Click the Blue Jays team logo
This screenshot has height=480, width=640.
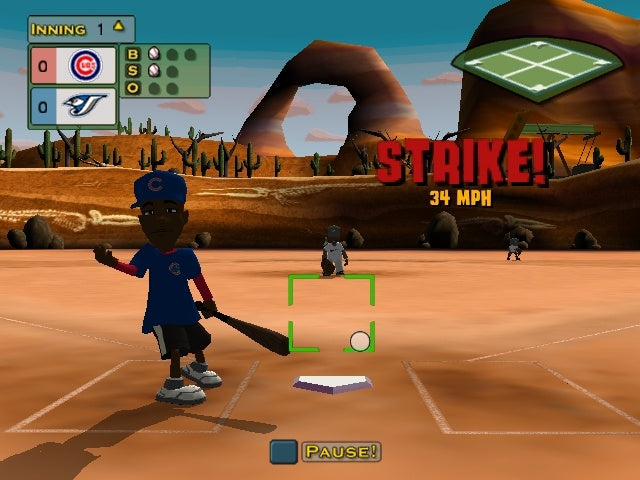[85, 106]
